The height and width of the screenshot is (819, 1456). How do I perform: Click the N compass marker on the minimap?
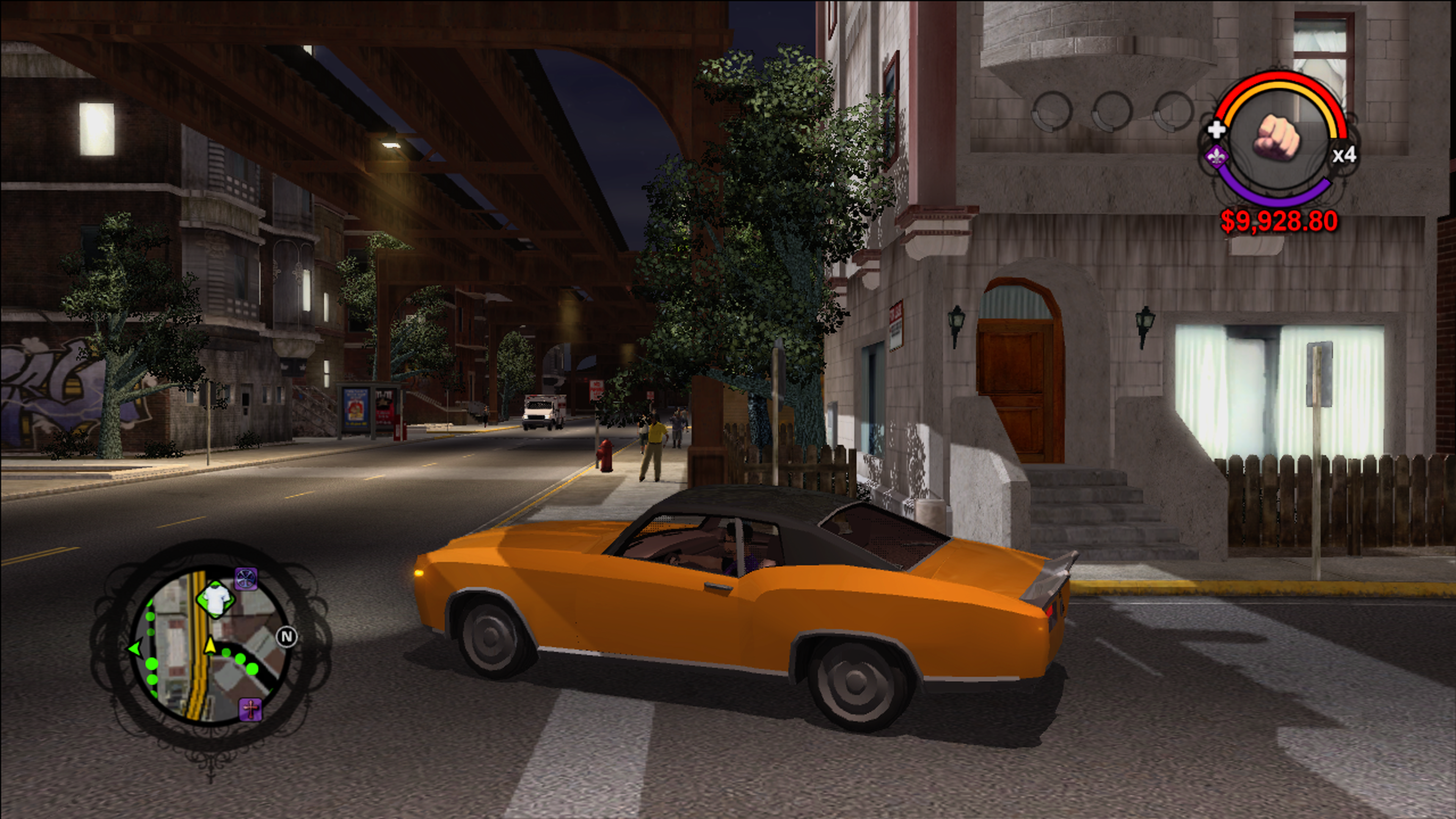(287, 637)
